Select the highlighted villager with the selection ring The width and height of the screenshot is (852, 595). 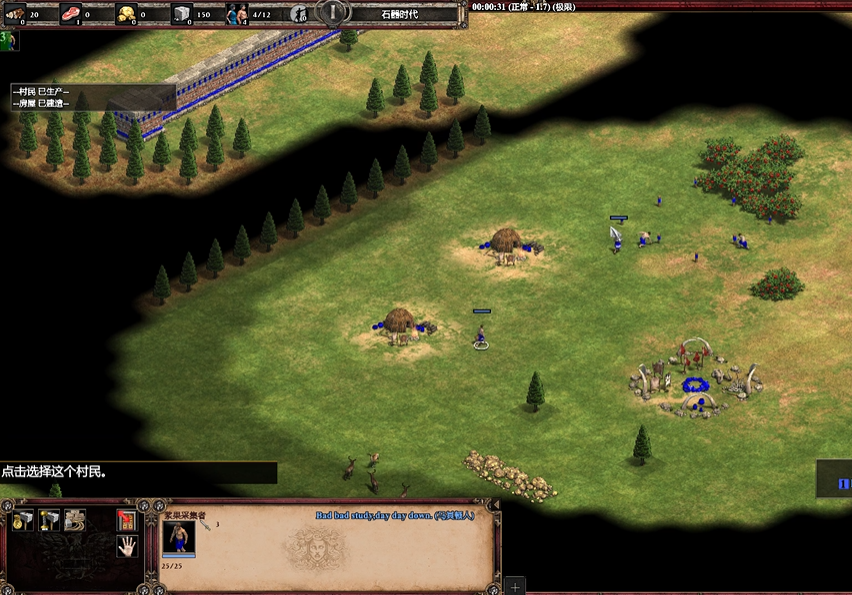(x=481, y=335)
